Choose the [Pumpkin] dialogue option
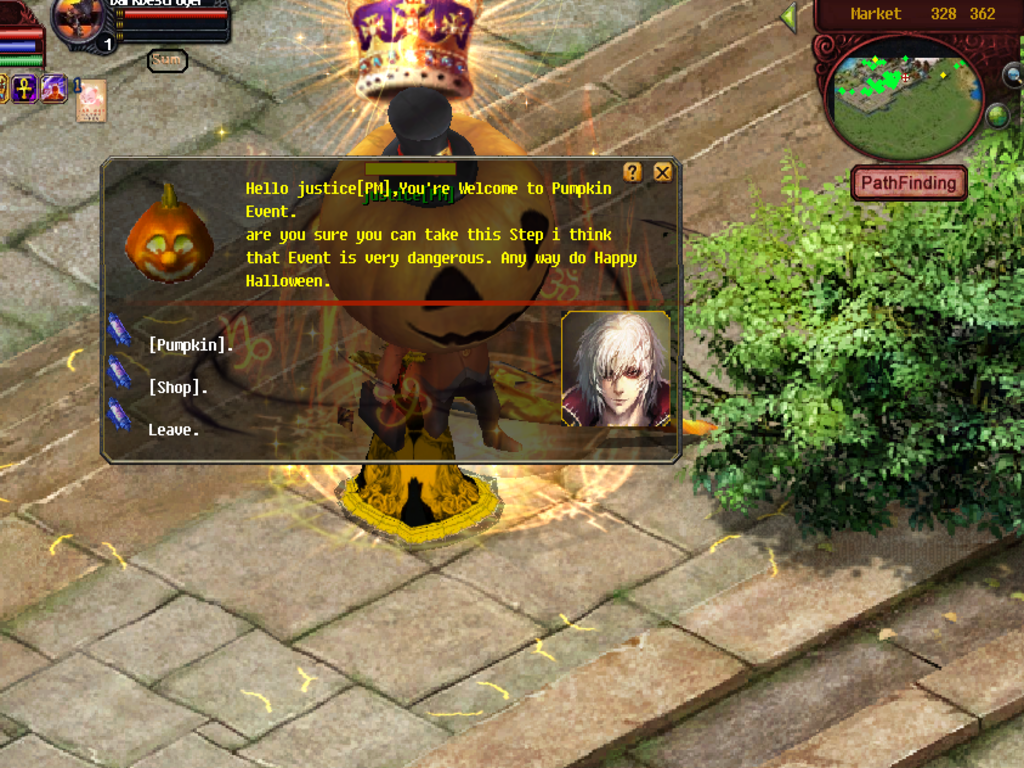Viewport: 1024px width, 768px height. tap(190, 346)
